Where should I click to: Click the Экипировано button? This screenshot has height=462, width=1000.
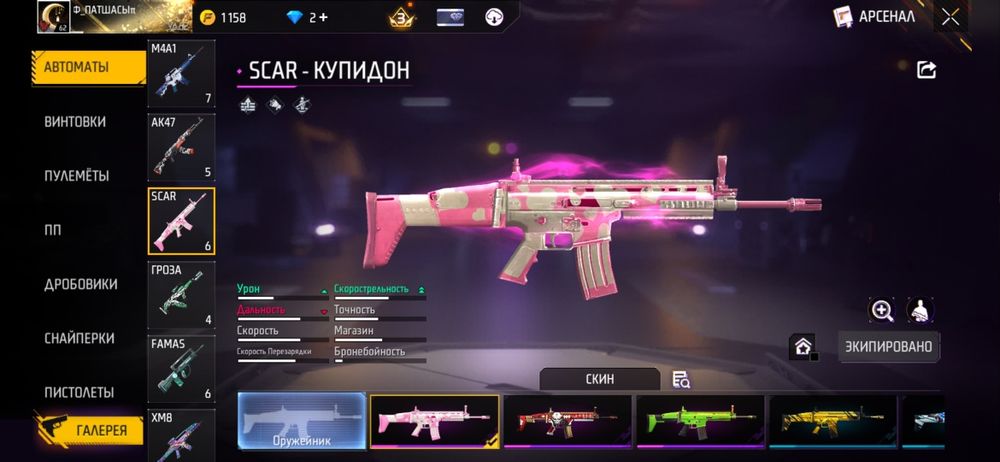(889, 347)
